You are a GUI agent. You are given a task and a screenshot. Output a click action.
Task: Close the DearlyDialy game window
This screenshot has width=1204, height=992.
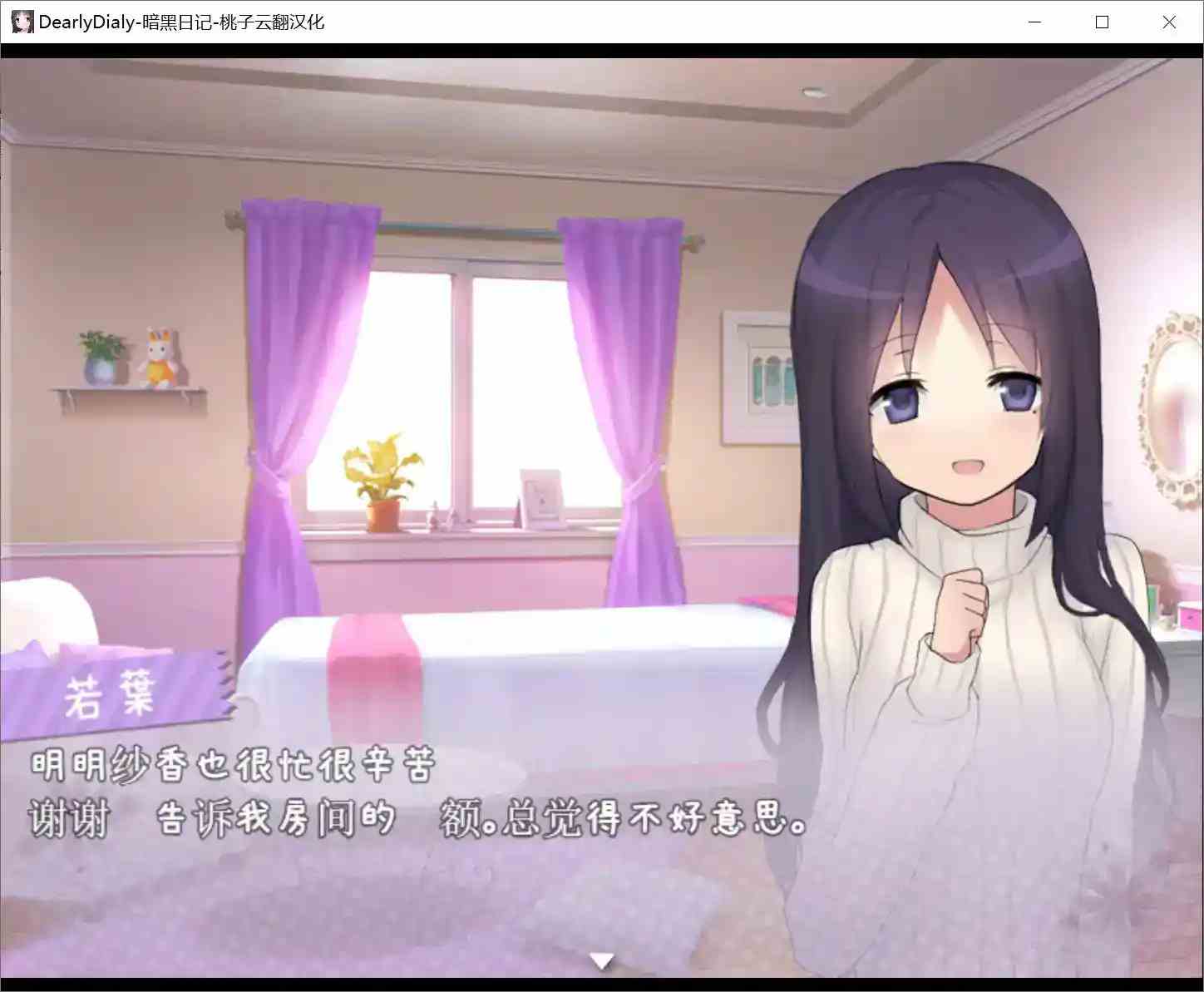coord(1169,22)
